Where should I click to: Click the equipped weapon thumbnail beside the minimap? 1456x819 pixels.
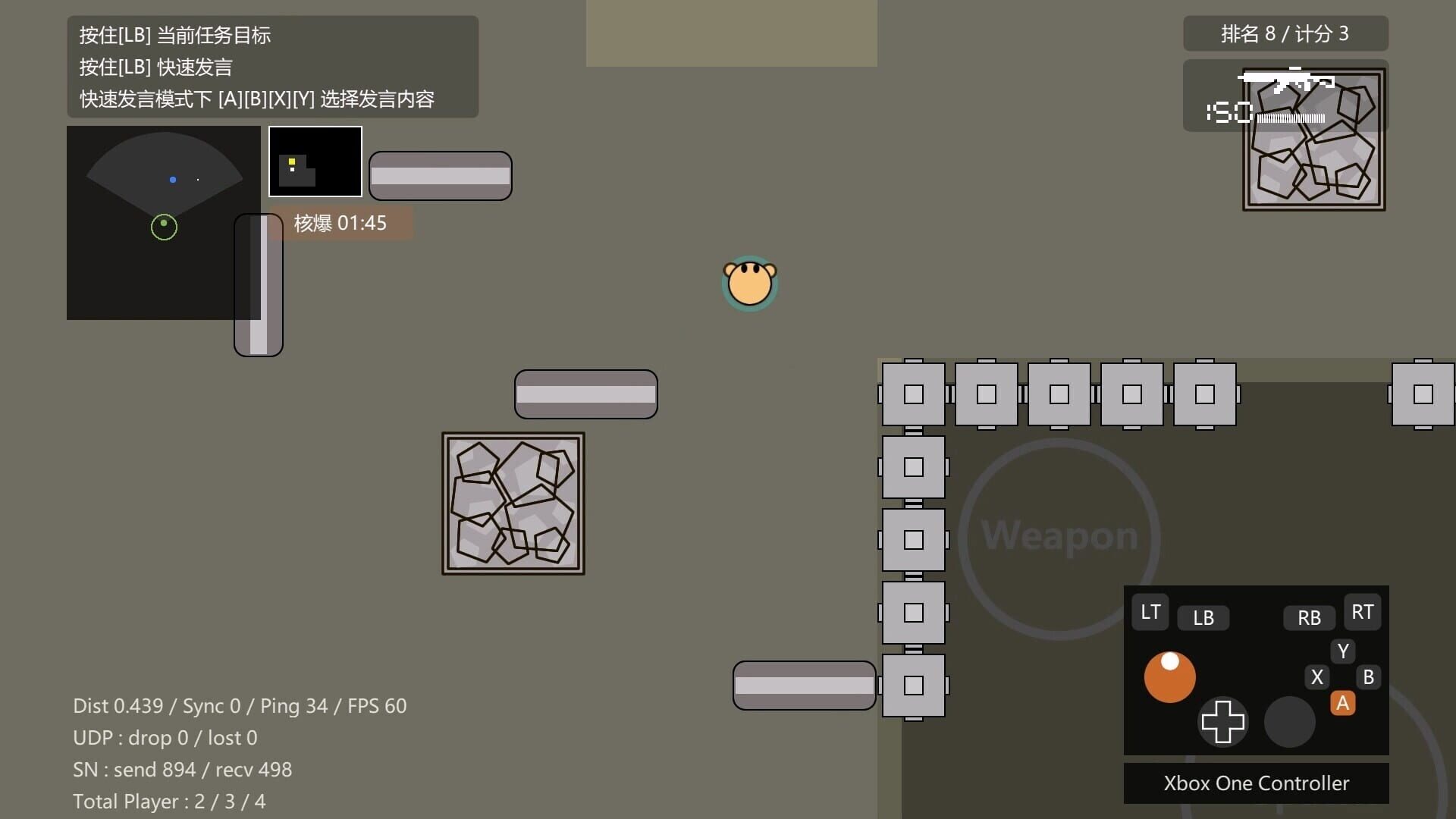(315, 161)
